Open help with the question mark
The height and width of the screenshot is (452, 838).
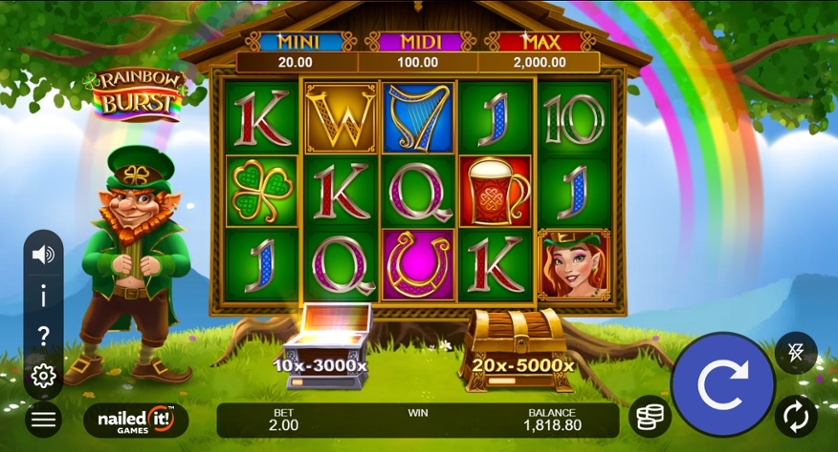pyautogui.click(x=43, y=336)
